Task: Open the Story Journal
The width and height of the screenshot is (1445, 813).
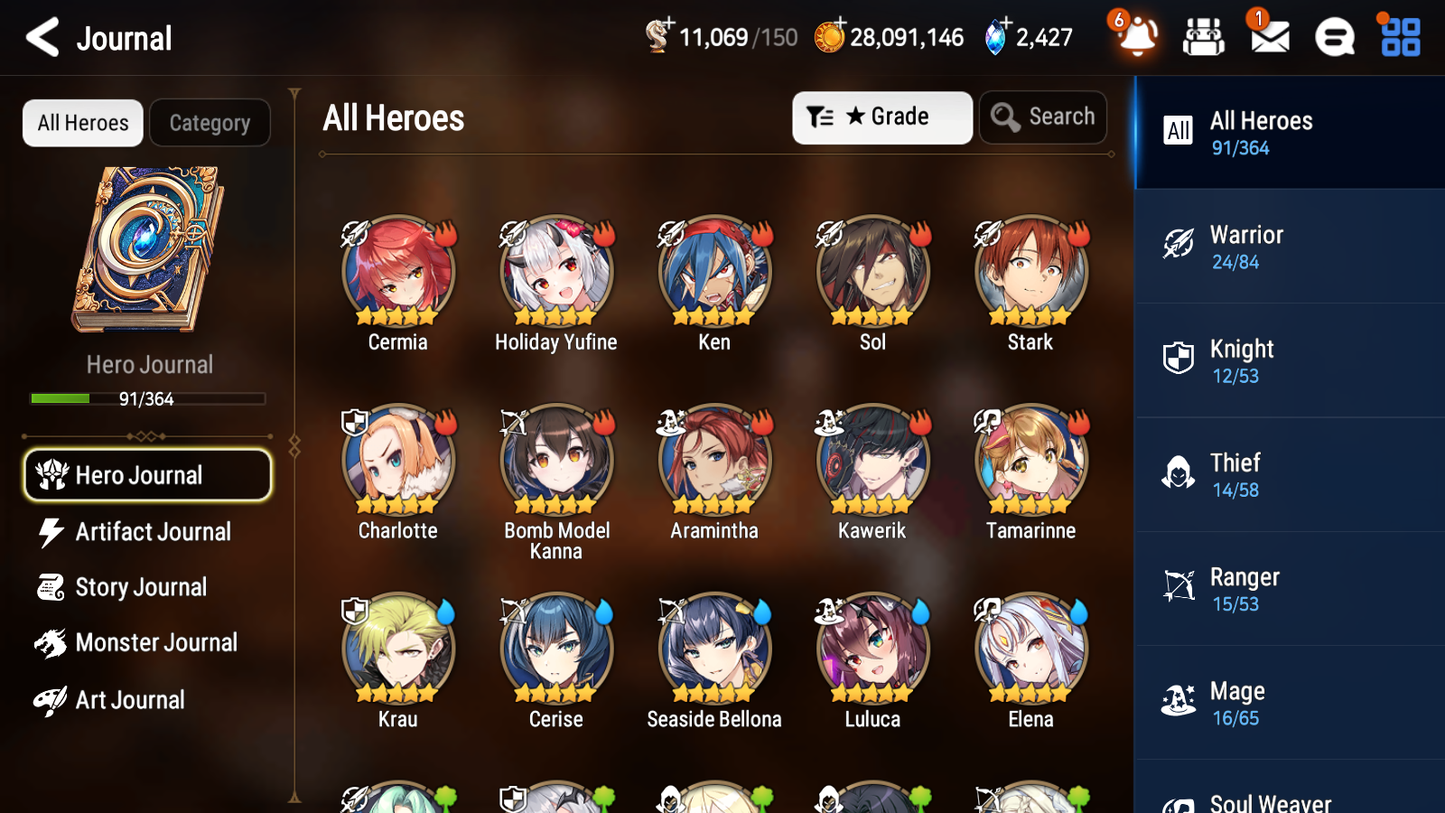Action: (x=140, y=587)
